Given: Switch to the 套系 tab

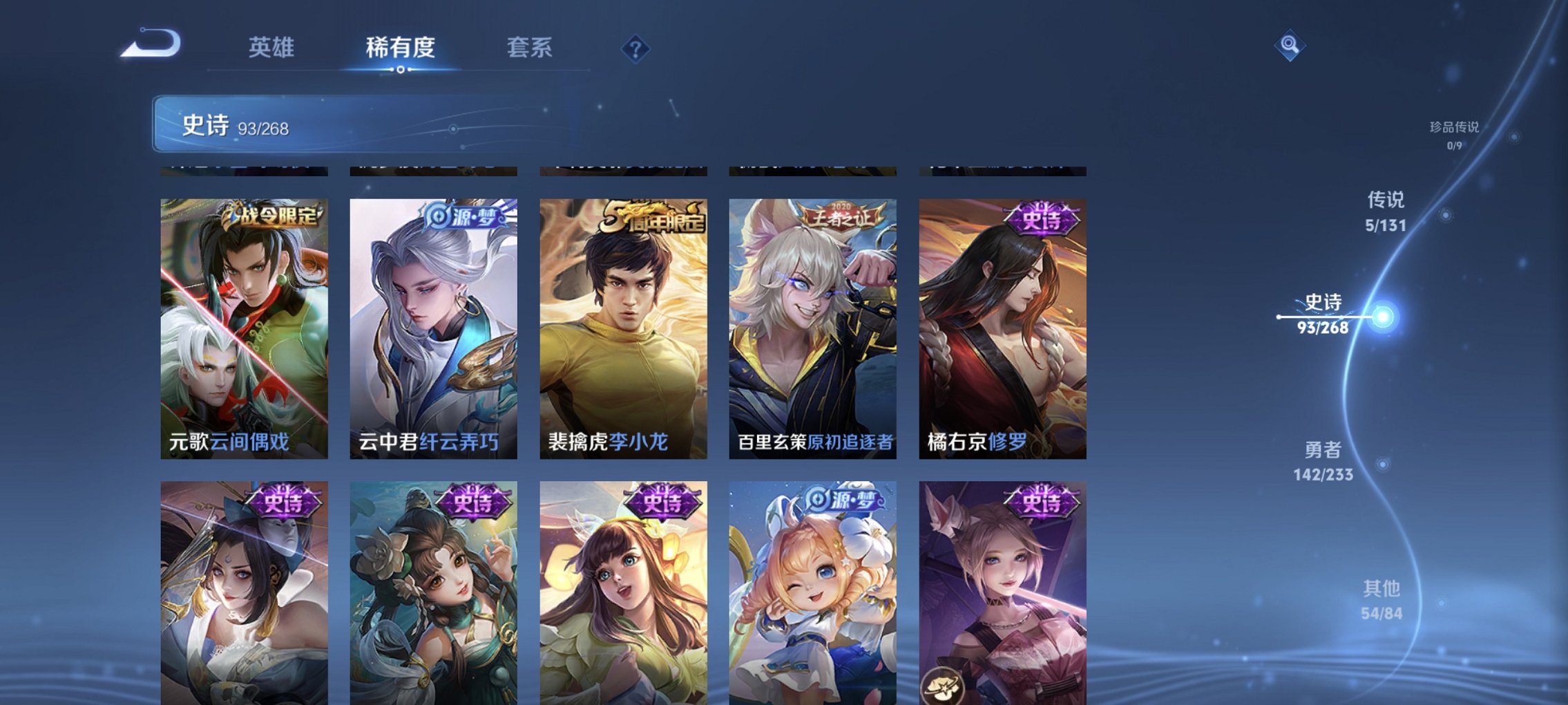Looking at the screenshot, I should (x=529, y=48).
